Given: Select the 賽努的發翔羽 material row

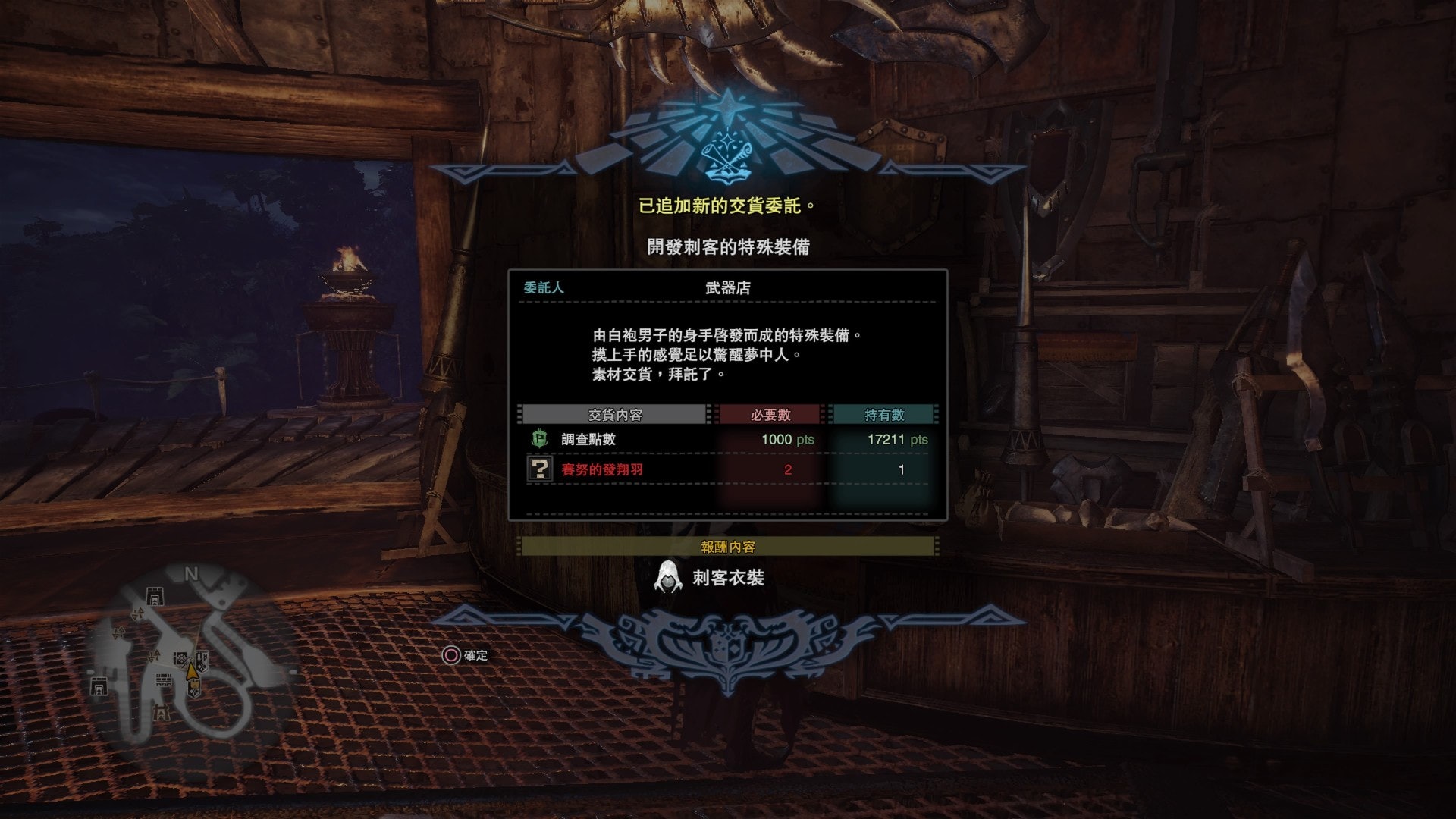Looking at the screenshot, I should point(726,469).
